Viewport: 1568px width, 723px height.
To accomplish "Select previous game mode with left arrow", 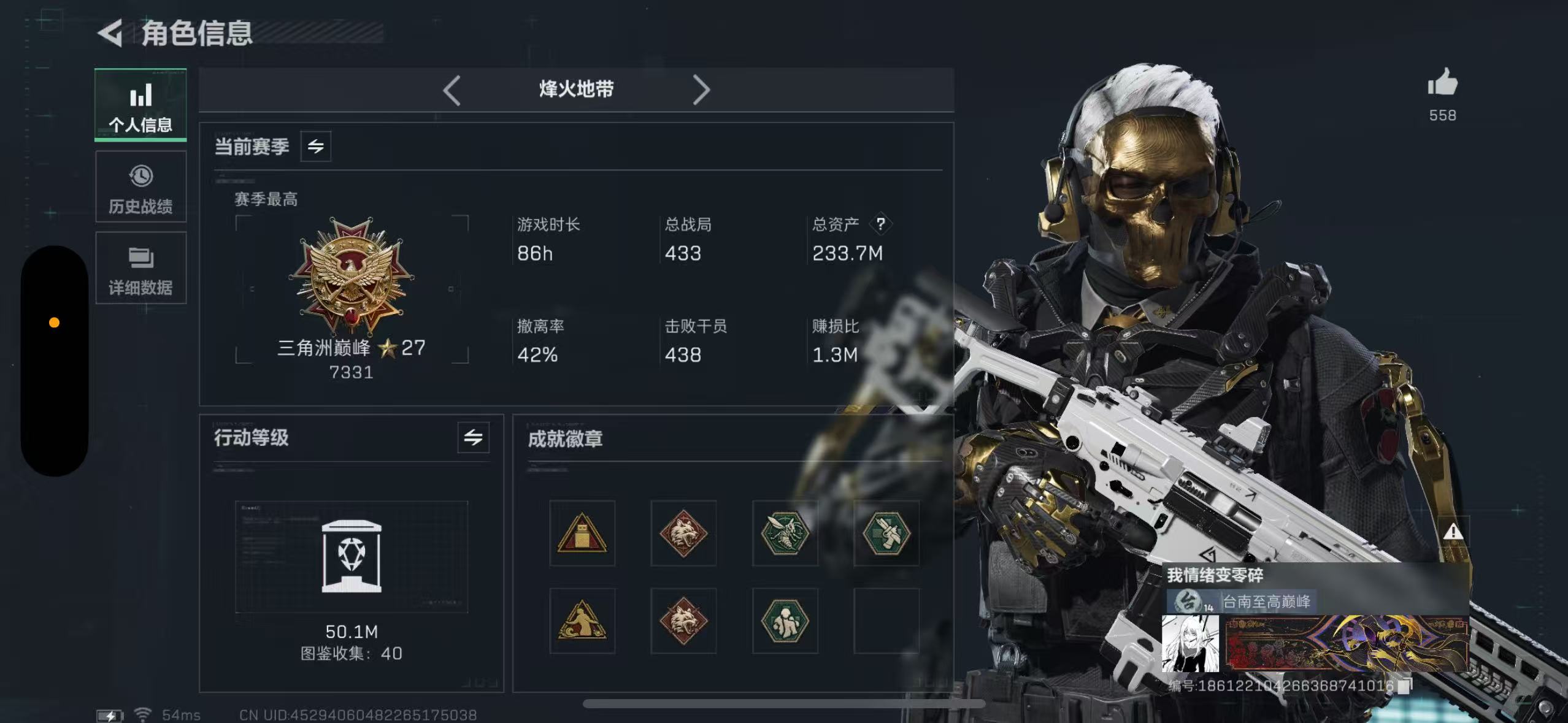I will point(452,90).
